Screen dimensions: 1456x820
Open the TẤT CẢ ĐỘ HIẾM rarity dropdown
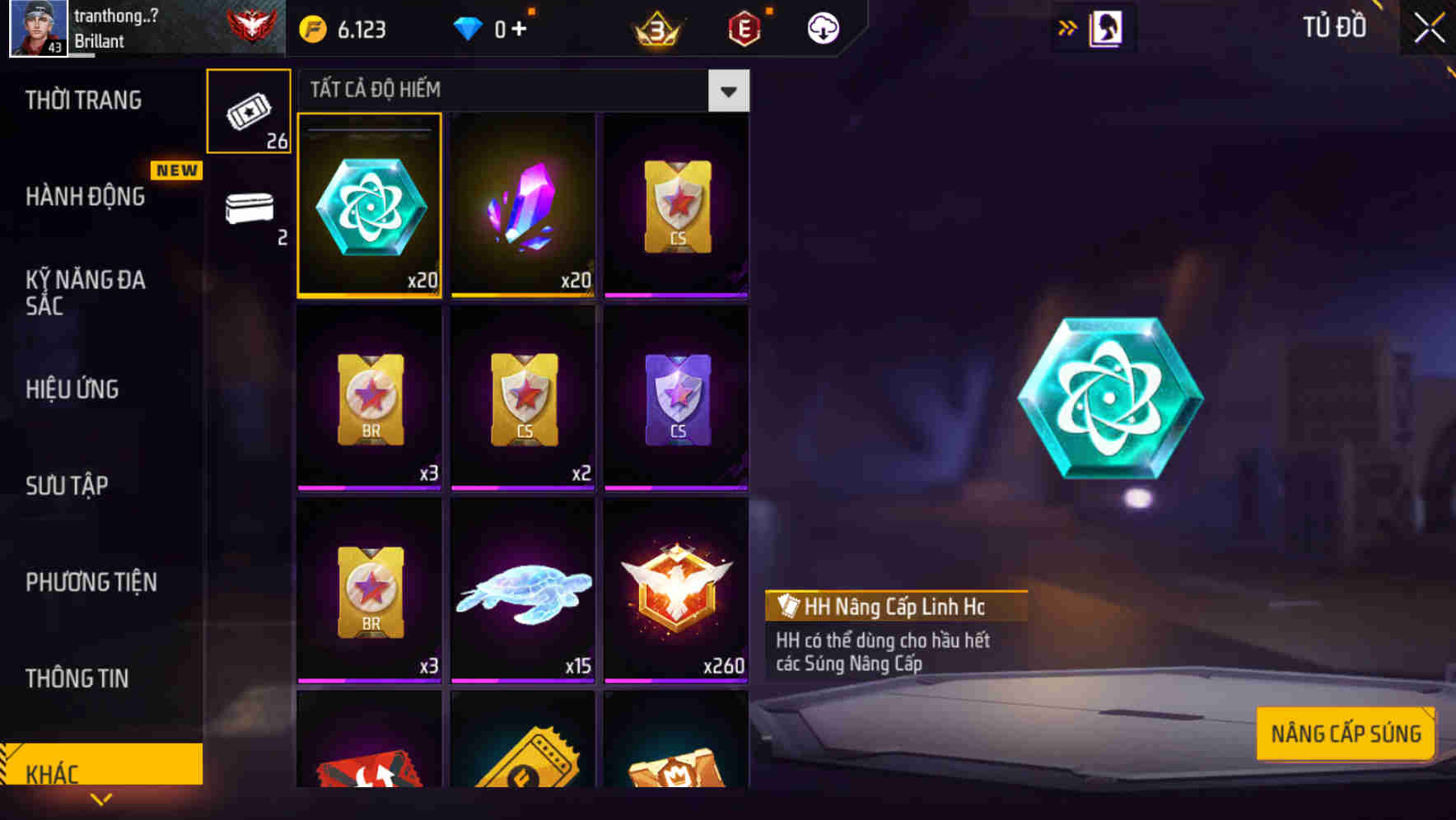(x=727, y=91)
